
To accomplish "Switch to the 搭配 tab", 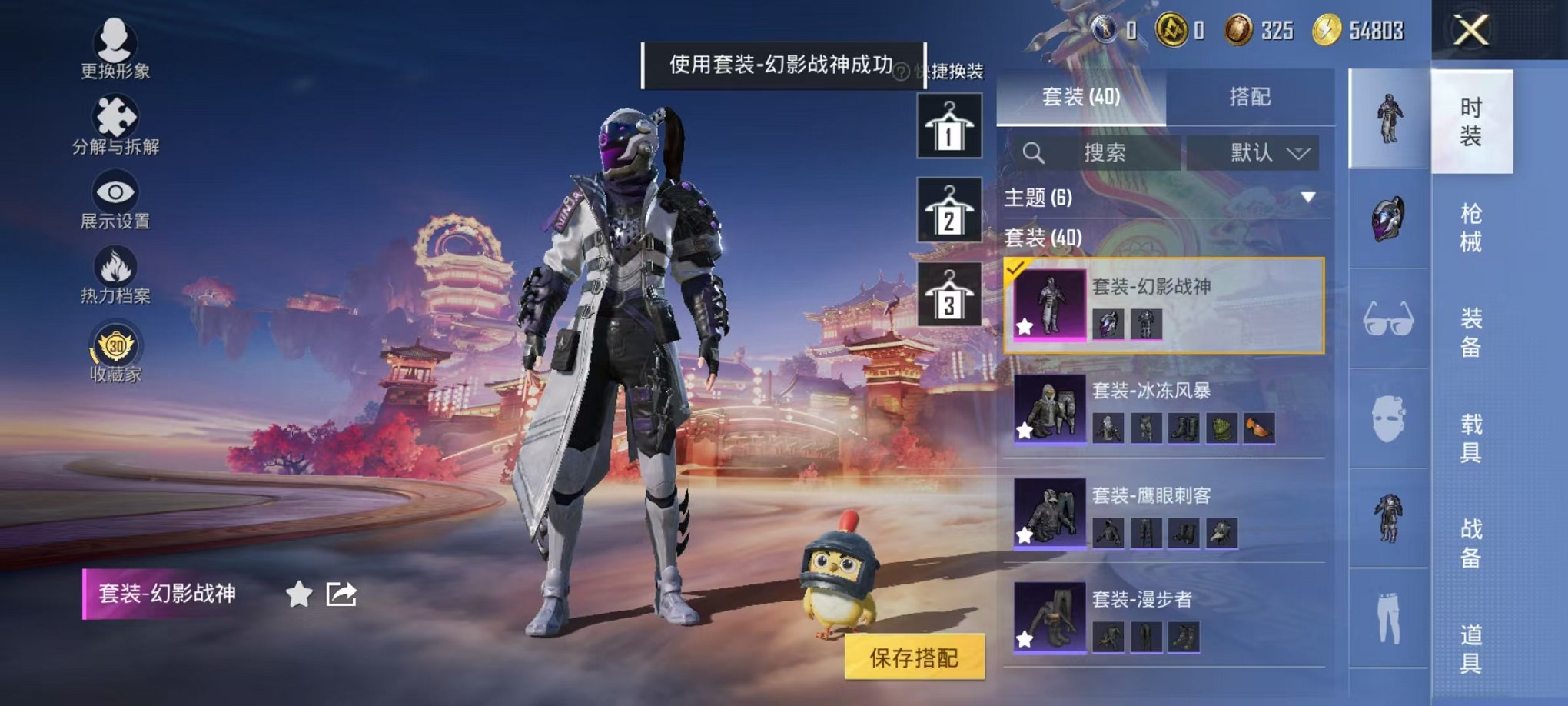I will [1249, 98].
